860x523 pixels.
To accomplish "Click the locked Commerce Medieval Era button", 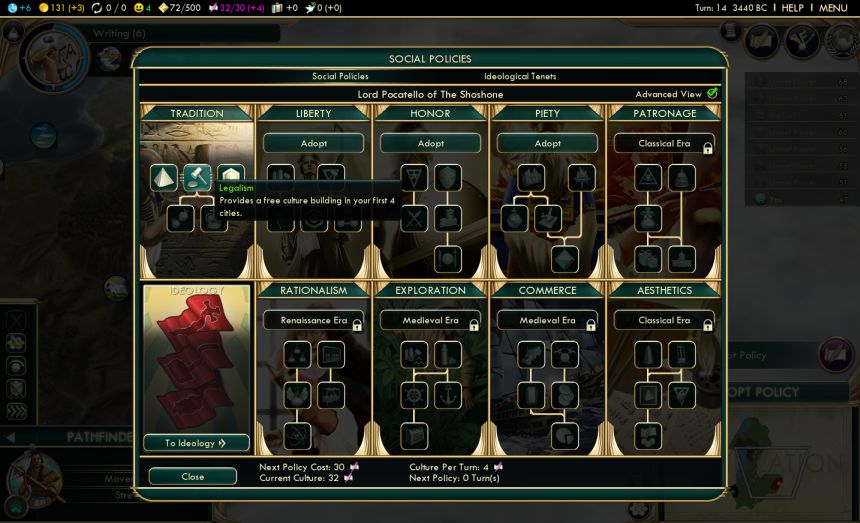I will coord(547,321).
